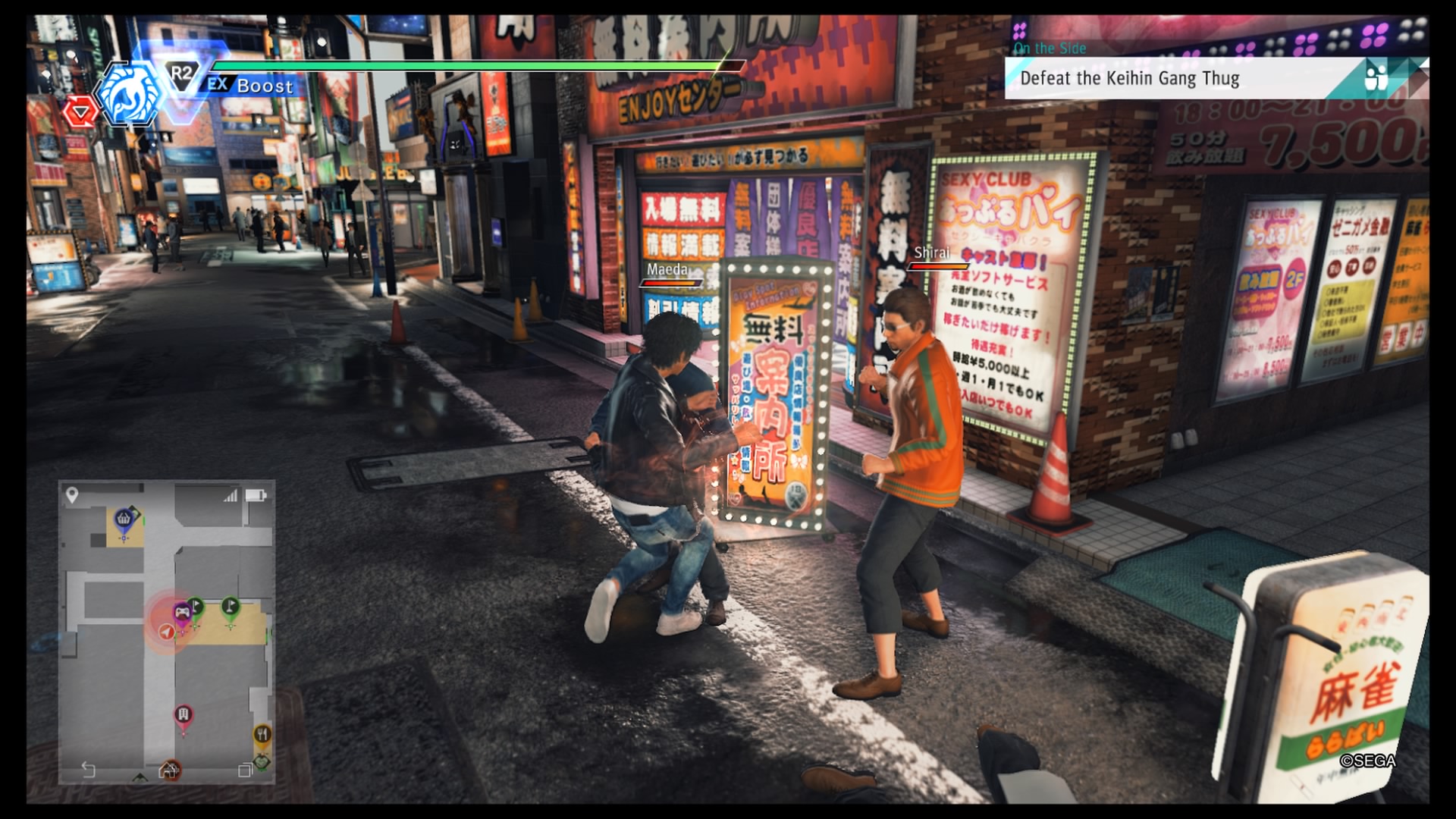Select the location pin icon atop the minimap
The height and width of the screenshot is (819, 1456).
coord(72,494)
